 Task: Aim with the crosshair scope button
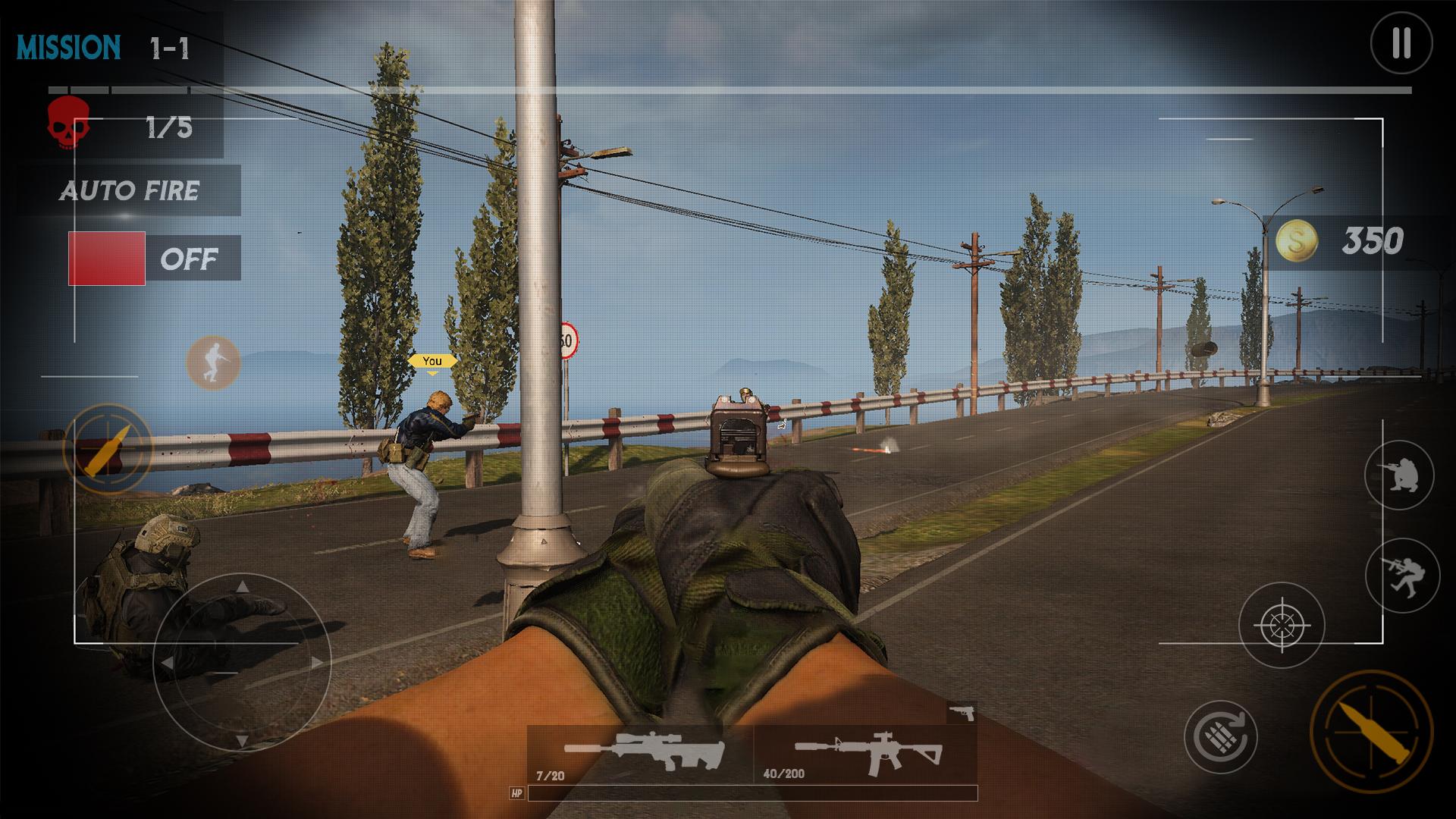[1282, 626]
